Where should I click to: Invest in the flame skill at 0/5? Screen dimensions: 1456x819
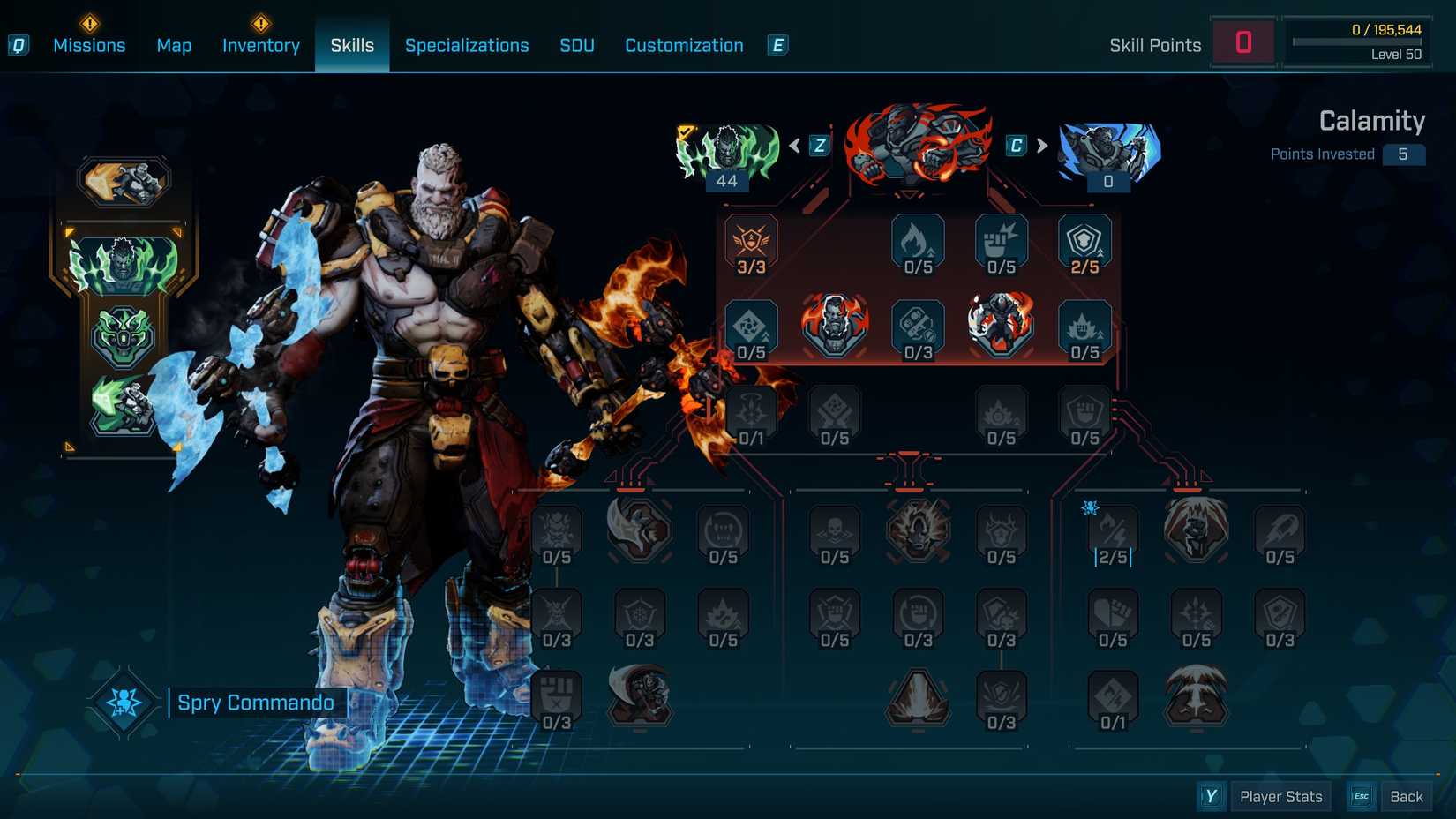tap(917, 245)
